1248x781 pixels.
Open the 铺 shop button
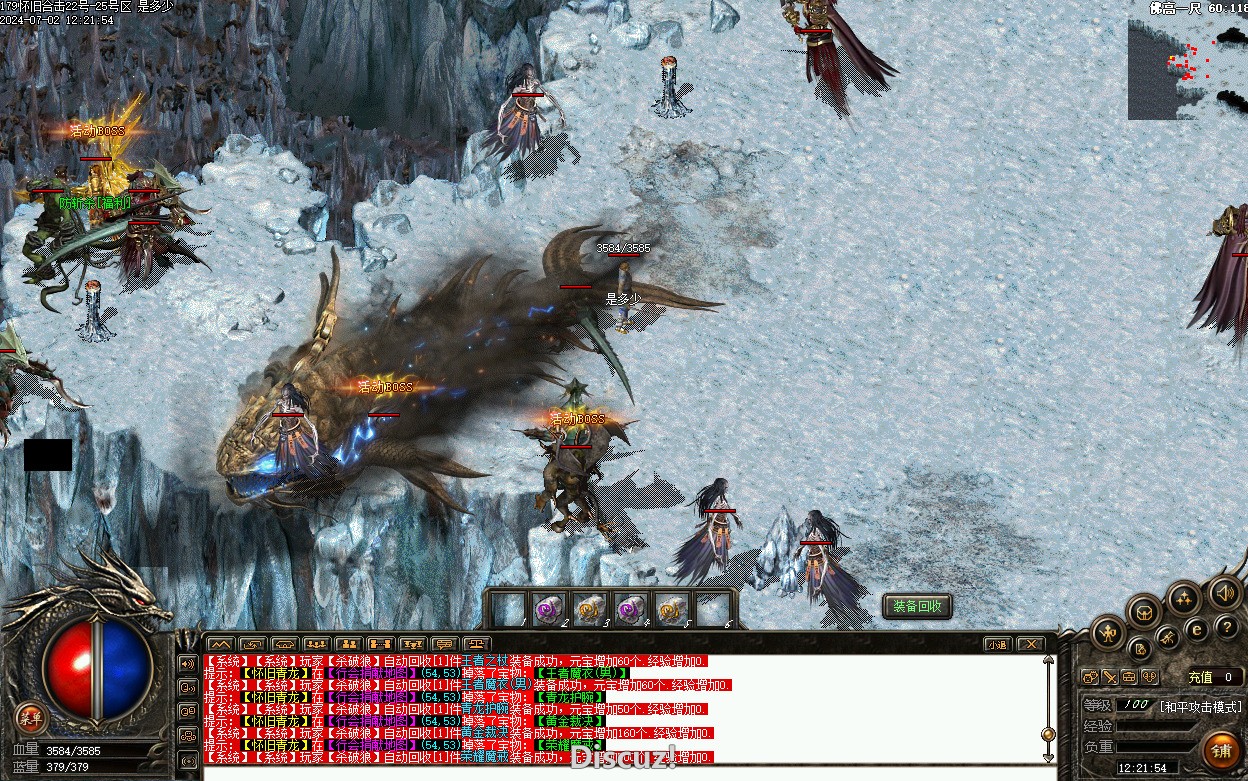click(1220, 749)
